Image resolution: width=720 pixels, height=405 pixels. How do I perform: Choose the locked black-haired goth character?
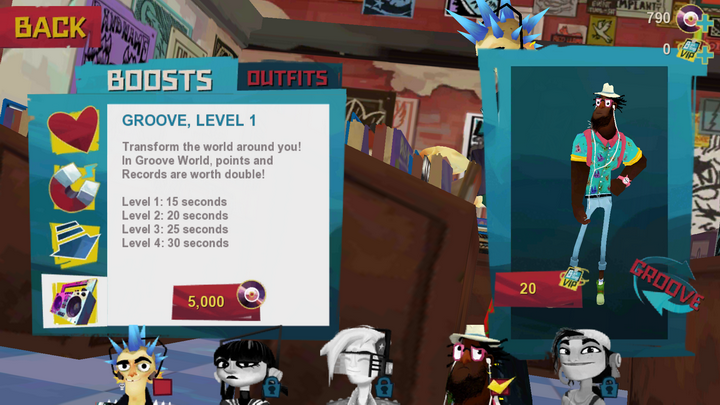[245, 370]
